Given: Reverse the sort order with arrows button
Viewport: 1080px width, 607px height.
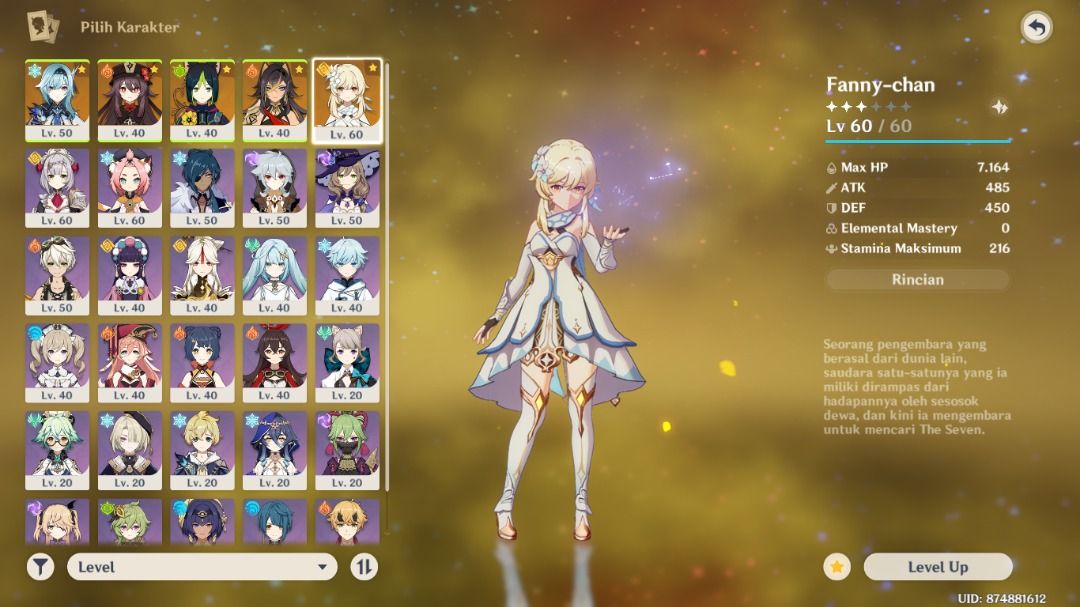Looking at the screenshot, I should click(x=364, y=567).
